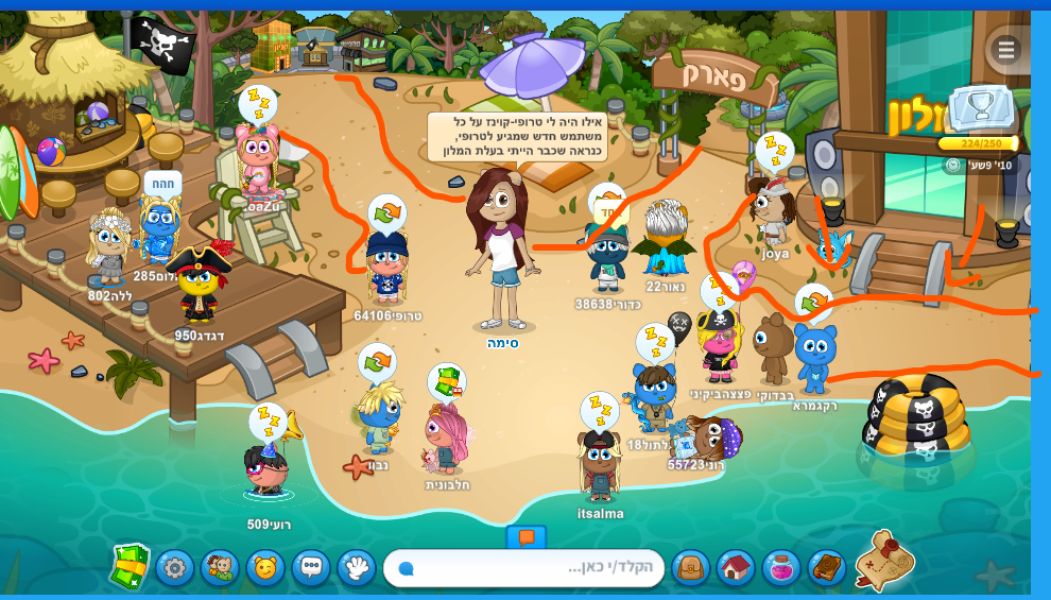Open the pink potion bottle menu
This screenshot has height=600, width=1051.
[781, 569]
